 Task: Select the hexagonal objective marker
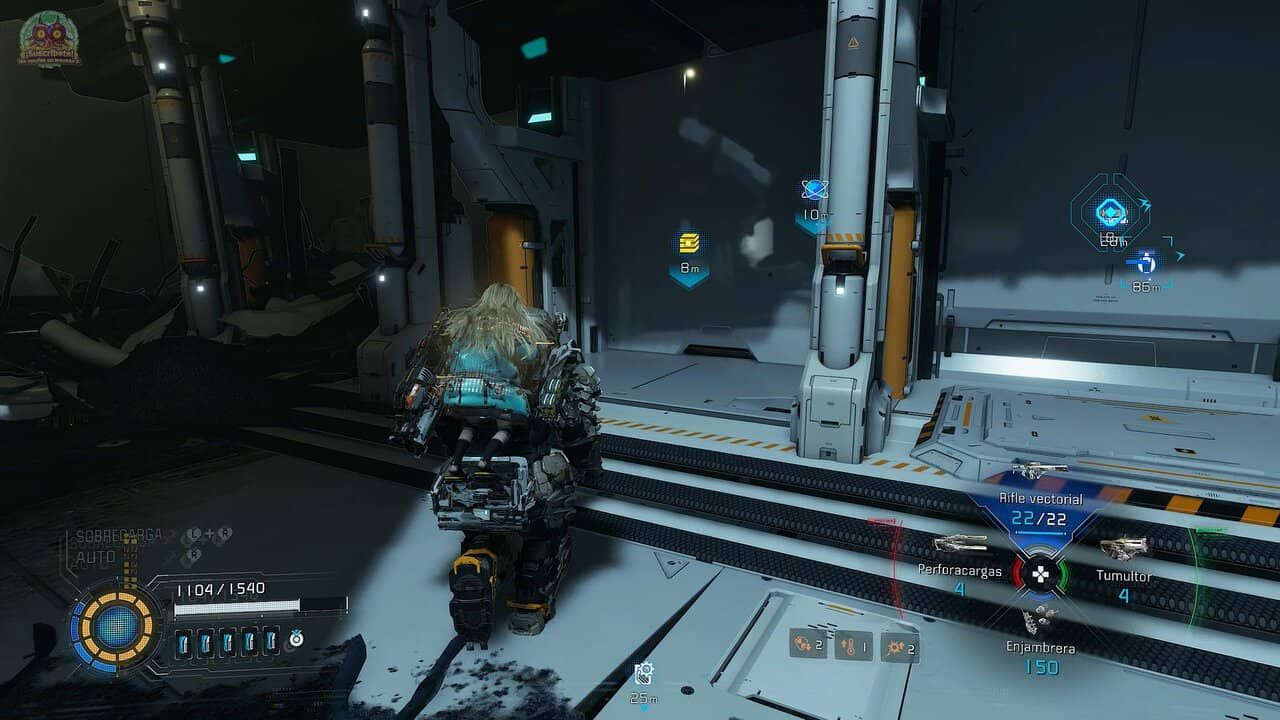(x=1108, y=211)
